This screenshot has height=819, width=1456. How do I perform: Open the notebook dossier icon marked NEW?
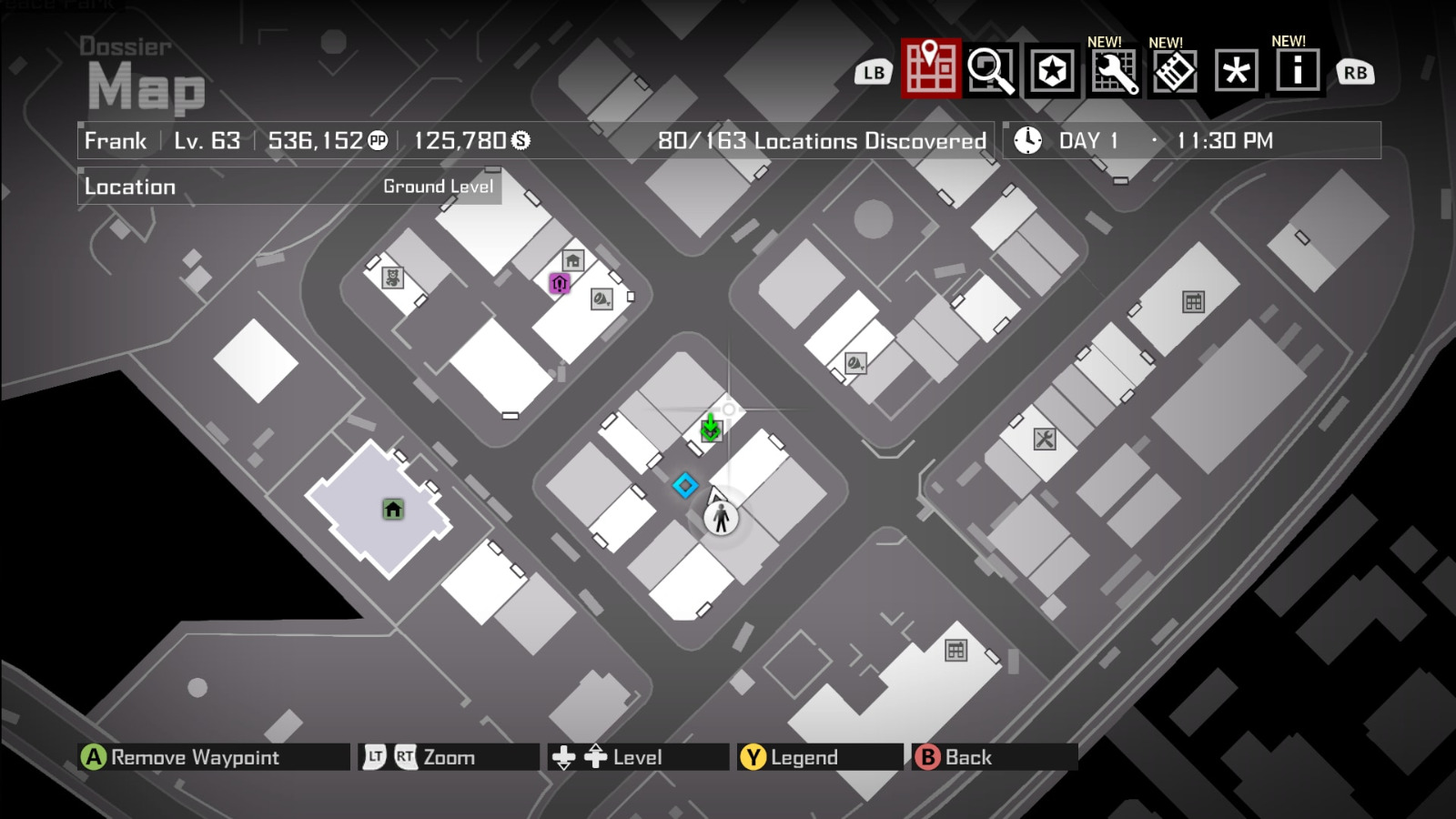click(1174, 70)
